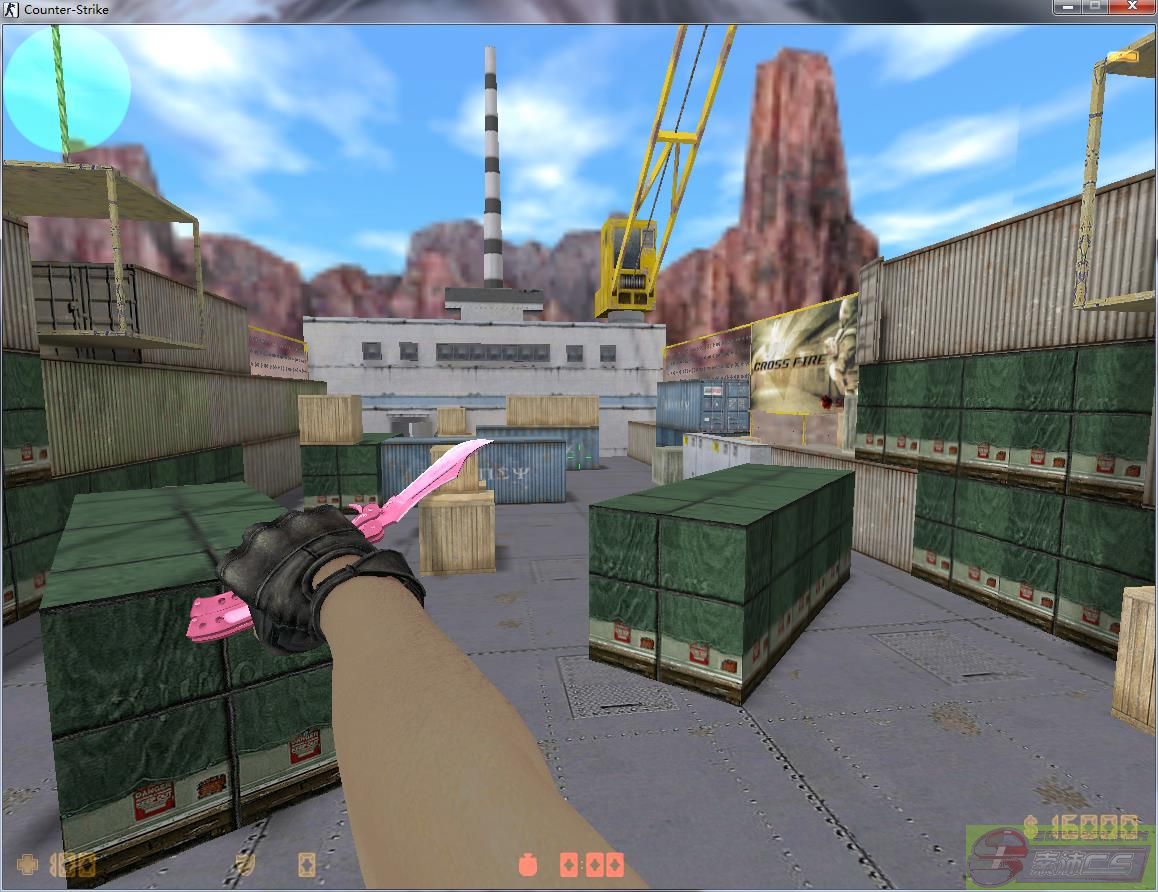Close the Counter-Strike window
Image resolution: width=1158 pixels, height=892 pixels.
tap(1132, 7)
